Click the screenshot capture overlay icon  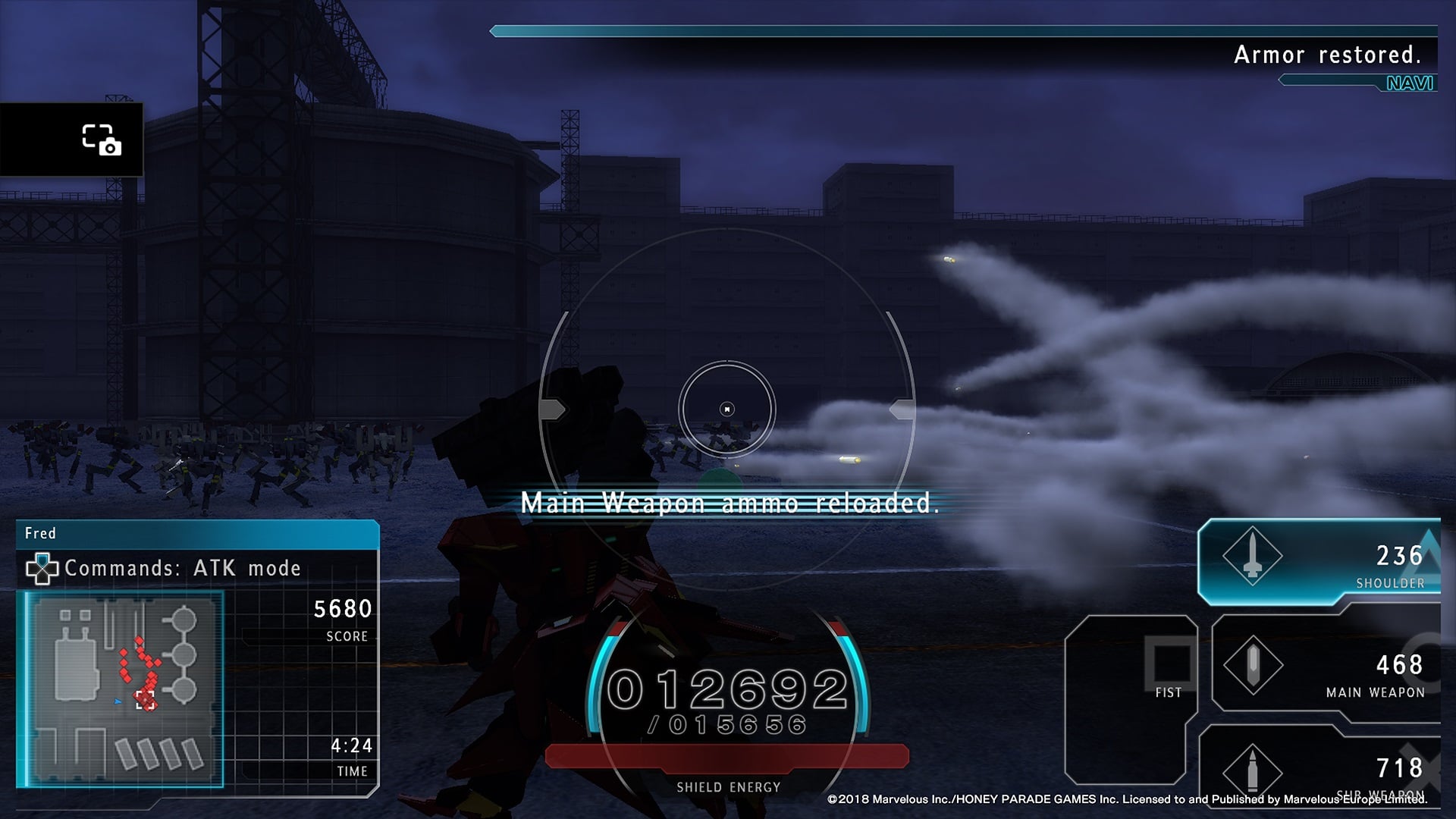tap(101, 140)
